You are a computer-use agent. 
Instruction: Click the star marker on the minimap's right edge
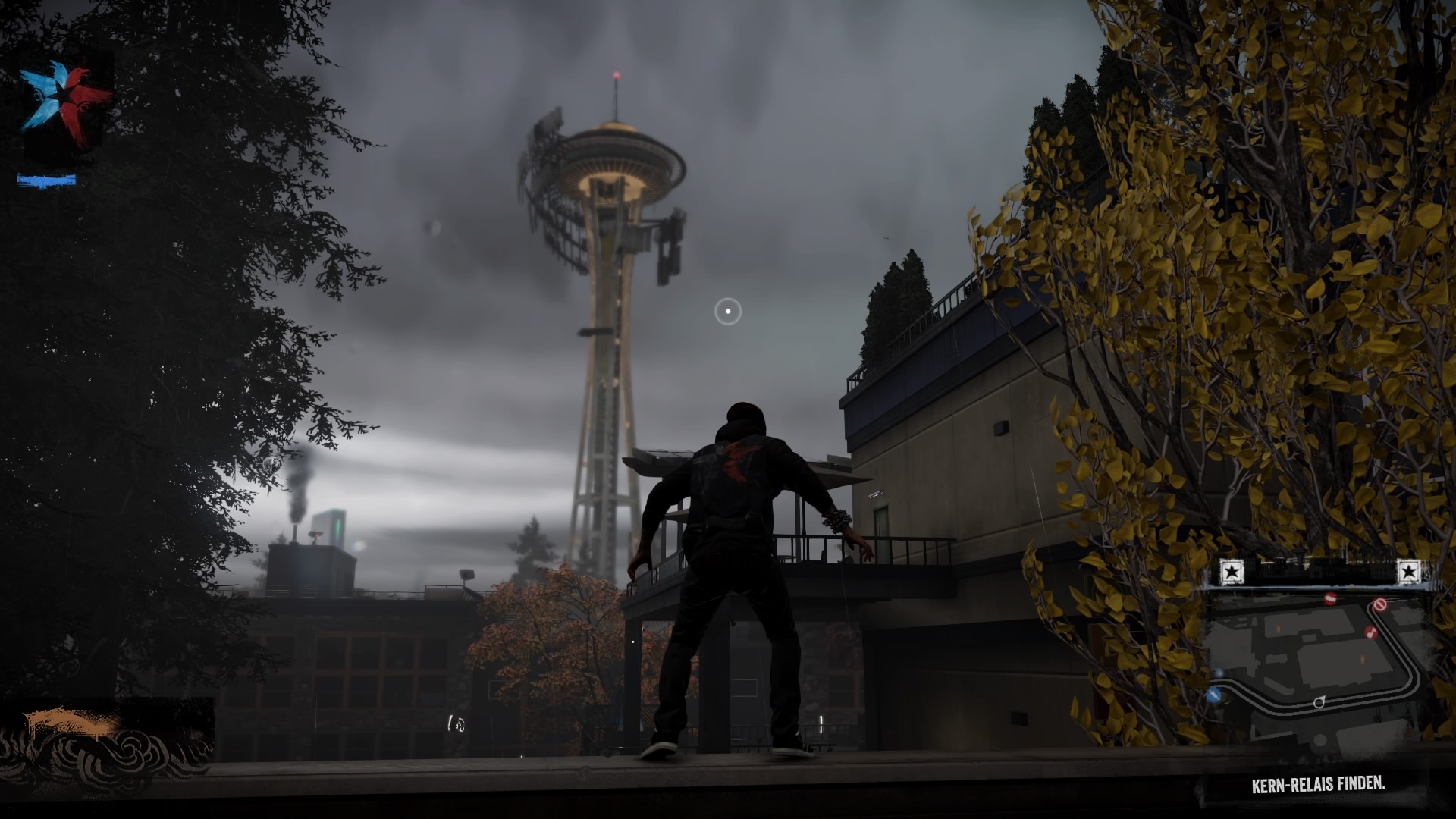[x=1410, y=570]
